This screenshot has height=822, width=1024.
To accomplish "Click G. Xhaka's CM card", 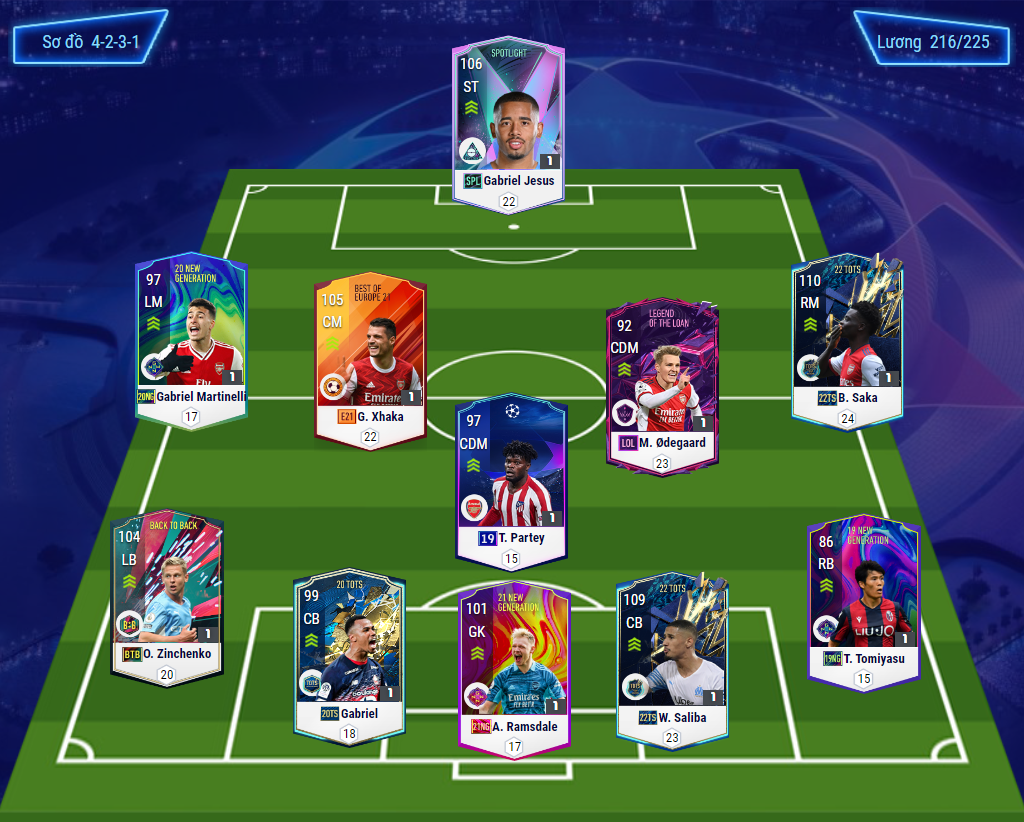I will tap(370, 356).
